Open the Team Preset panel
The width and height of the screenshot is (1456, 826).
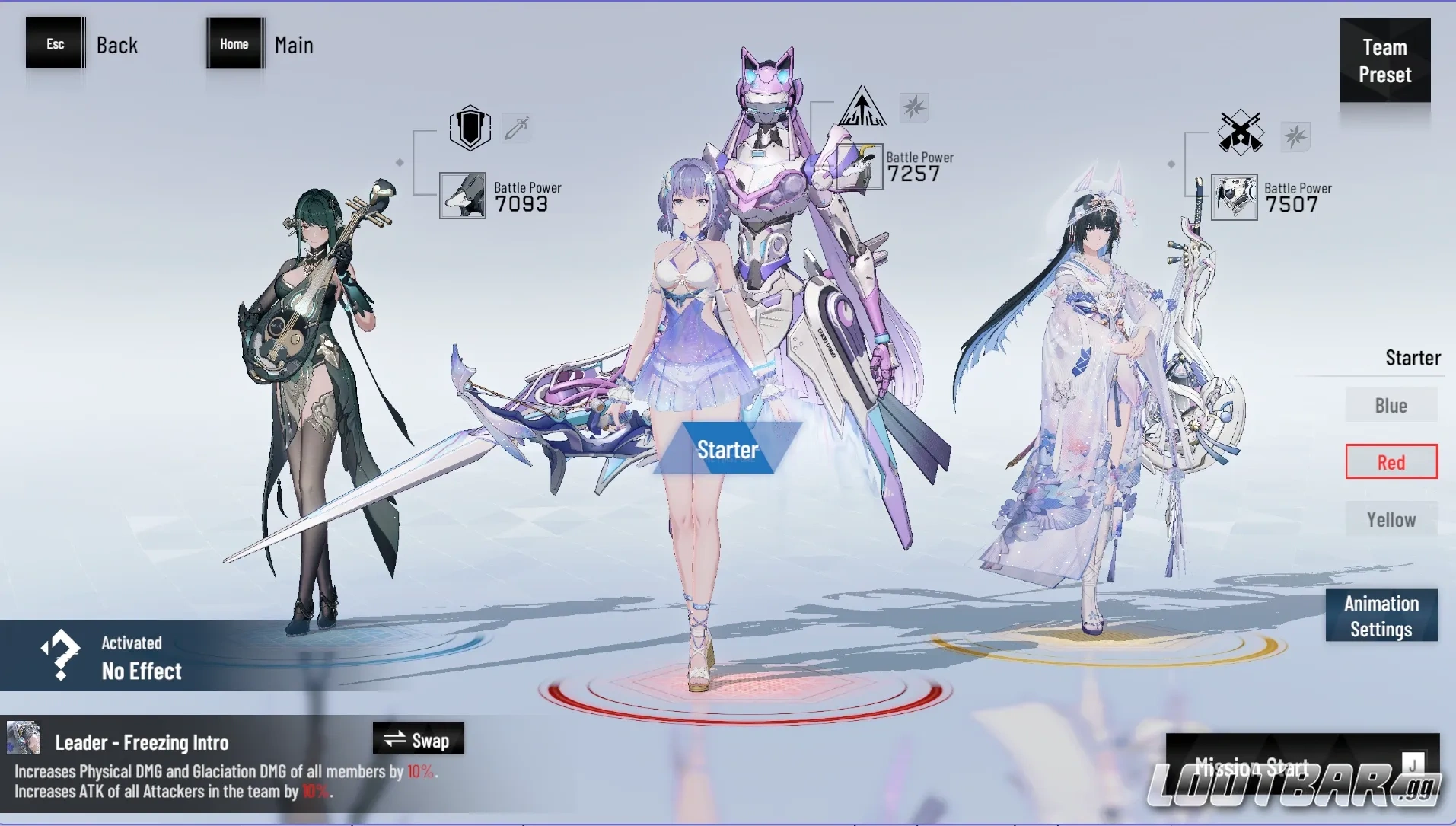coord(1385,61)
